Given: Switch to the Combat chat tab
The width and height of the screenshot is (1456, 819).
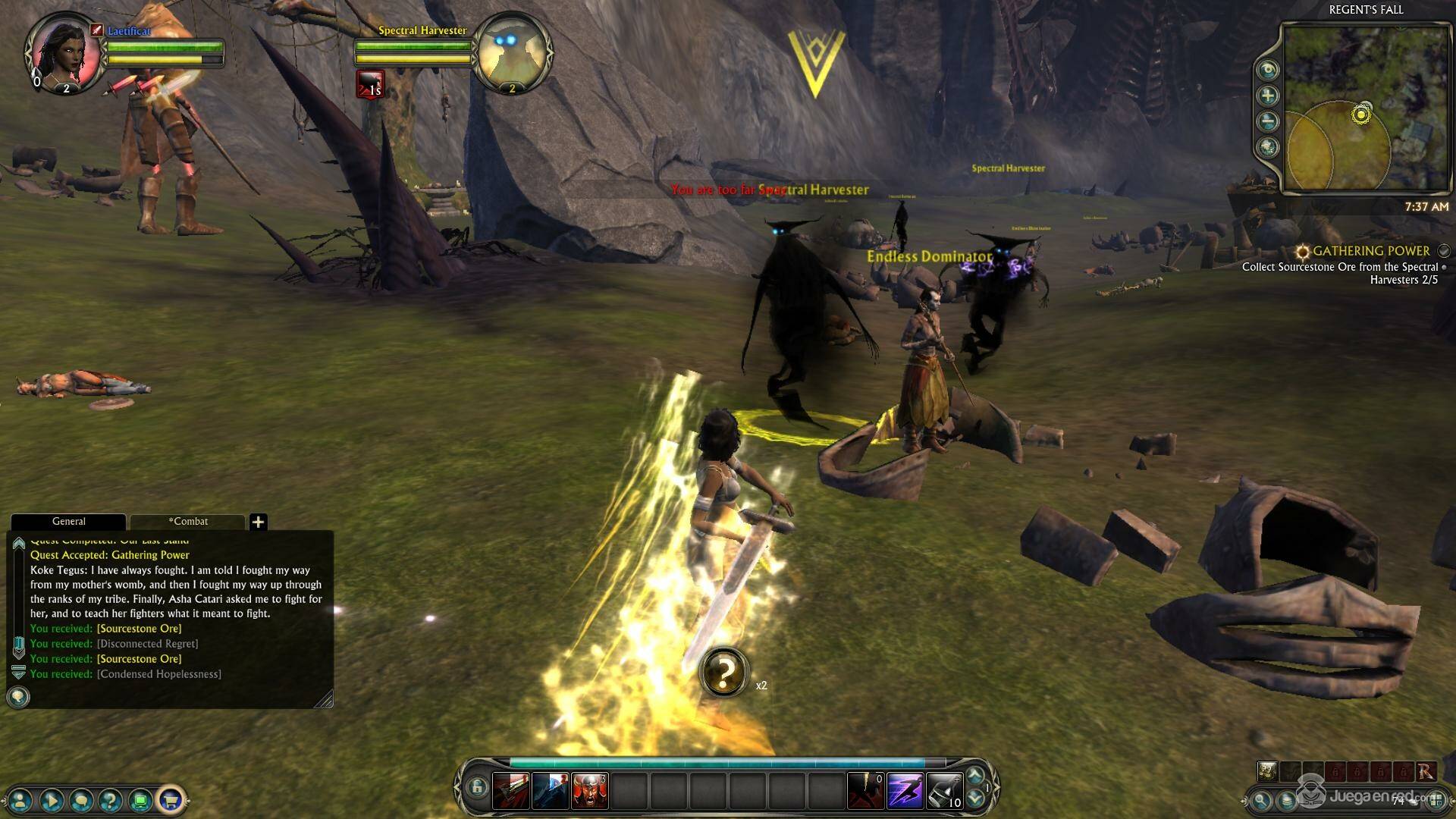Looking at the screenshot, I should [x=188, y=522].
